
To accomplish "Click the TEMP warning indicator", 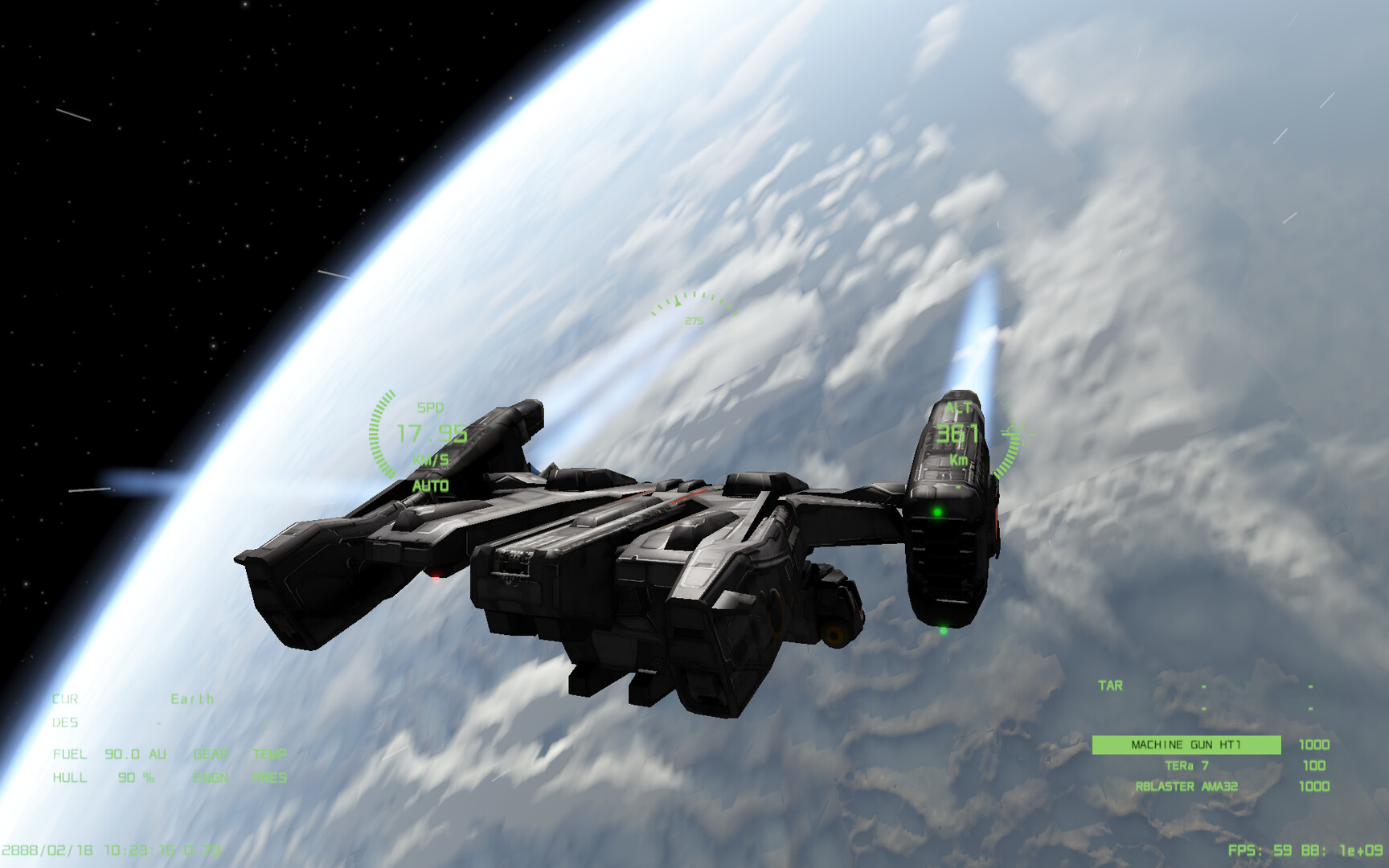I will (x=271, y=755).
